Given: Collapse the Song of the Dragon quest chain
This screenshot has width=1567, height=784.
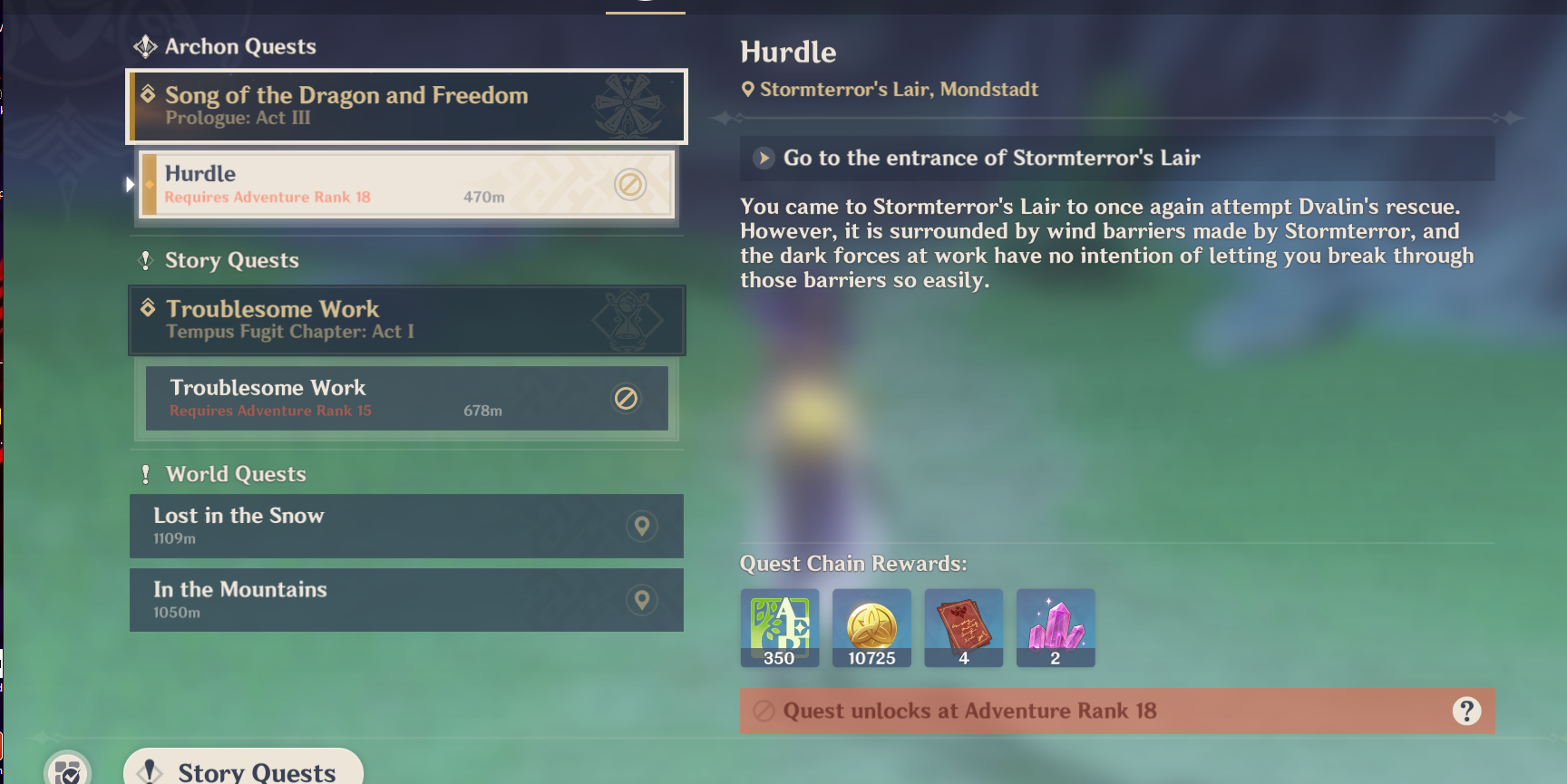Looking at the screenshot, I should 405,105.
